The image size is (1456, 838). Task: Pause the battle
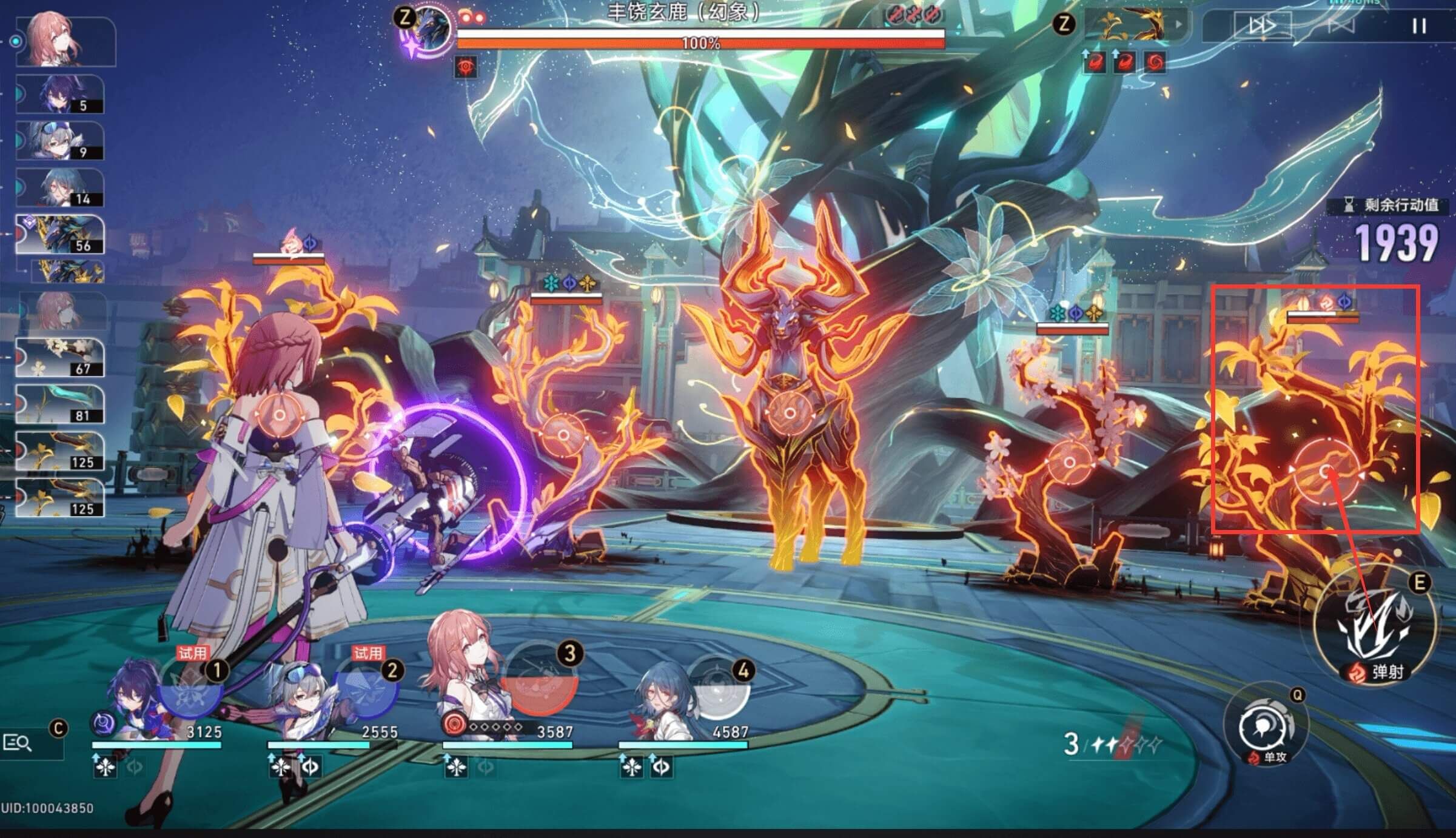(x=1418, y=26)
